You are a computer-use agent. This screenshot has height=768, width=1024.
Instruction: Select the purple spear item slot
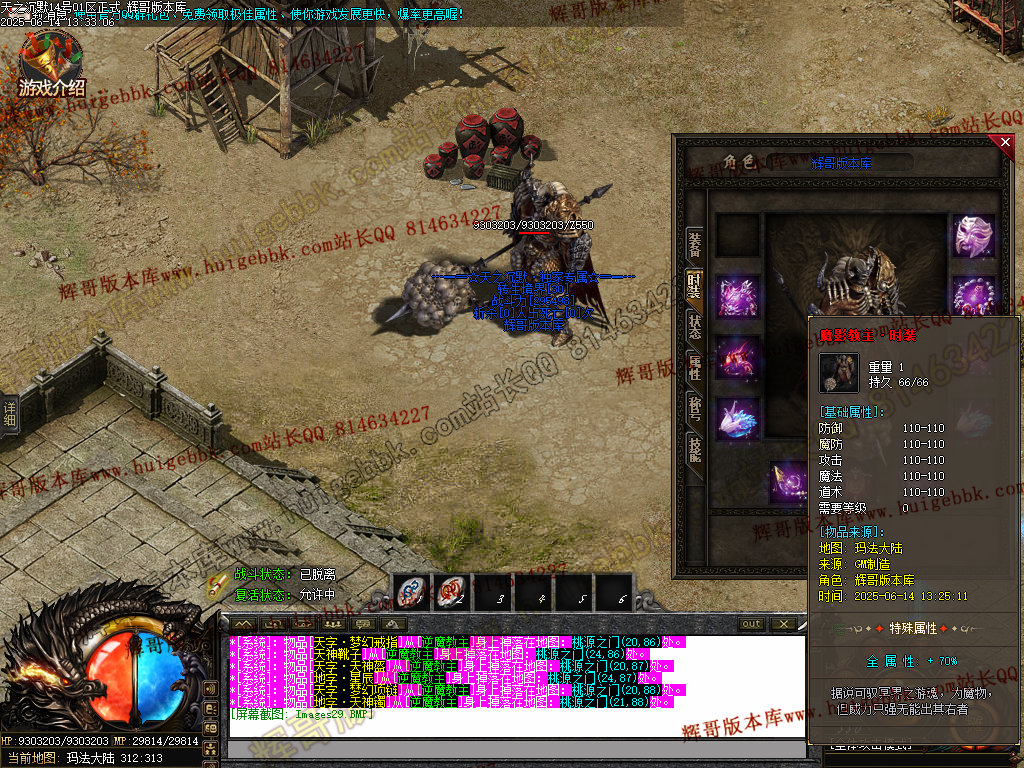pyautogui.click(x=788, y=481)
